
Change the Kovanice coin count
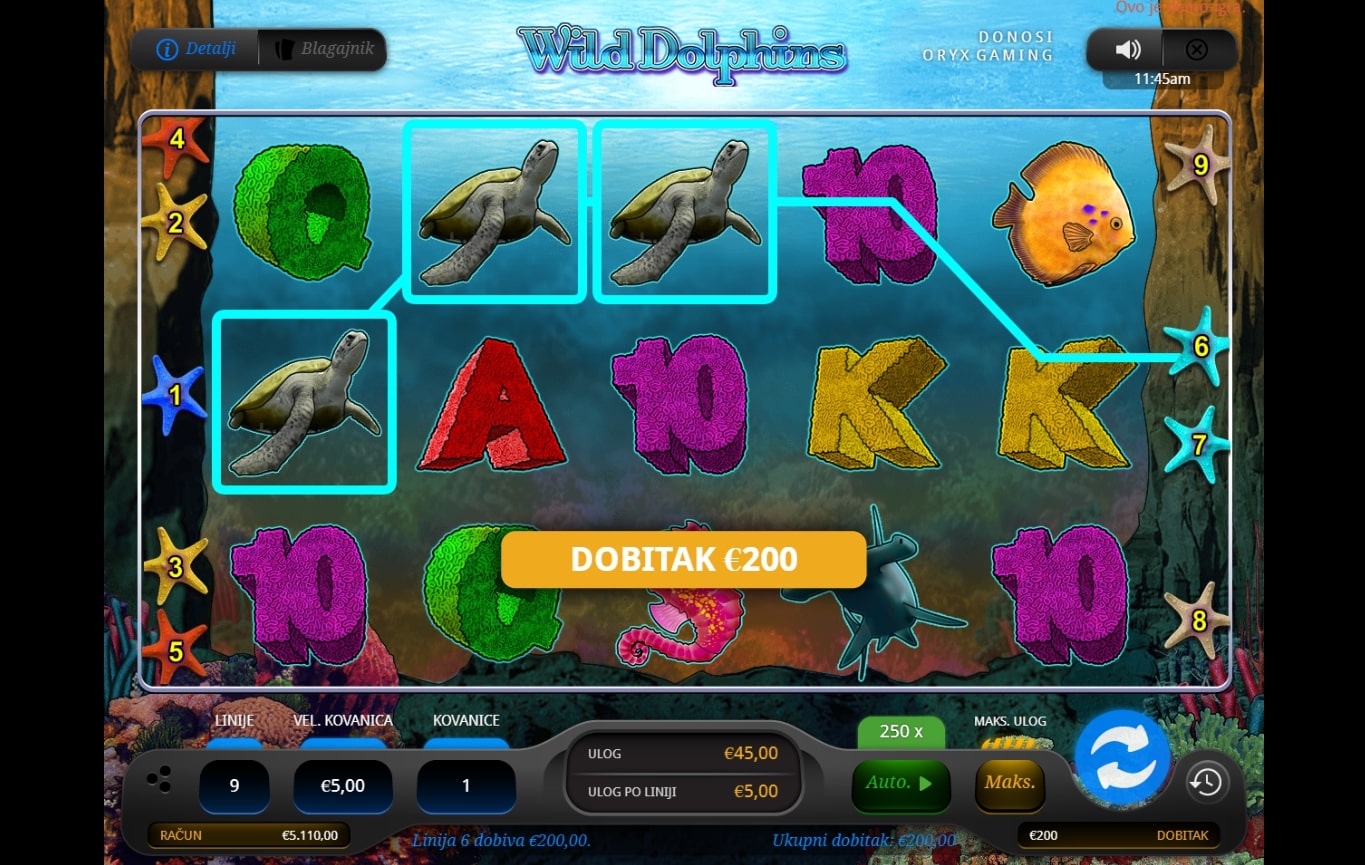465,786
